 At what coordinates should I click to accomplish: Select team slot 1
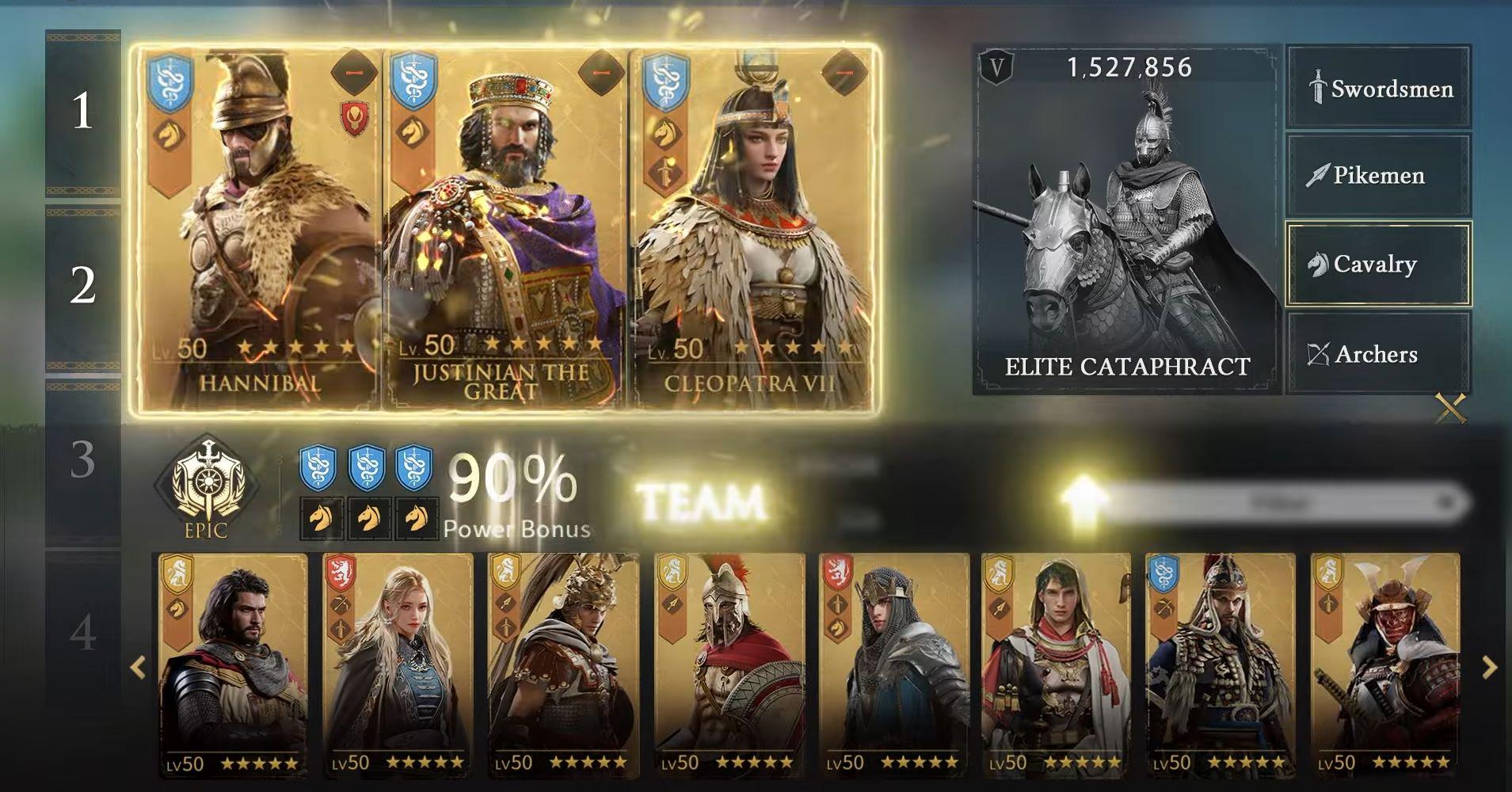coord(83,111)
